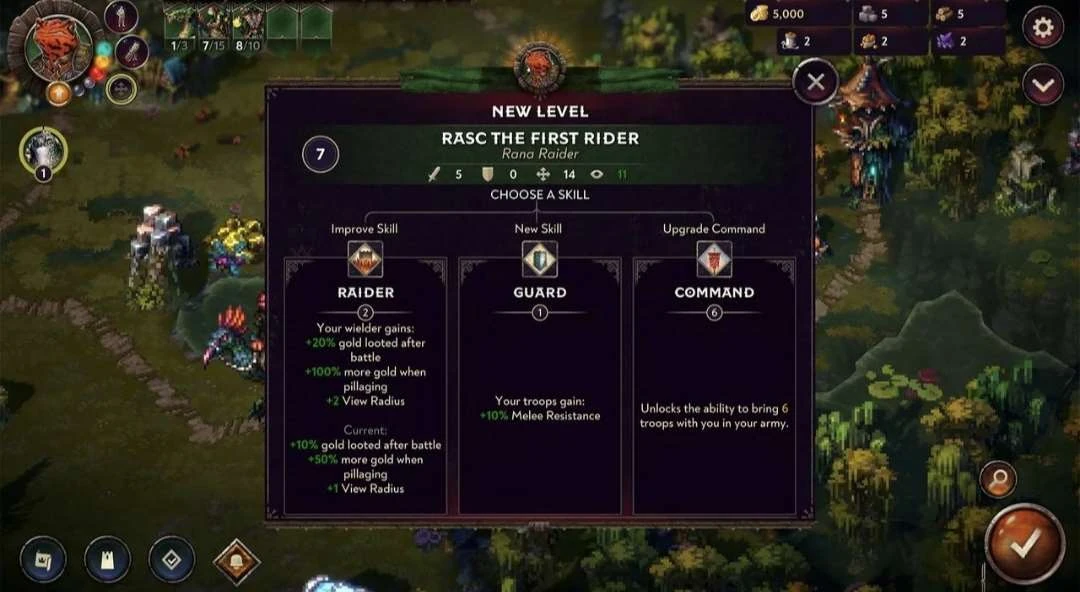Select the troop slot showing 8/10
1080x592 pixels.
(247, 24)
